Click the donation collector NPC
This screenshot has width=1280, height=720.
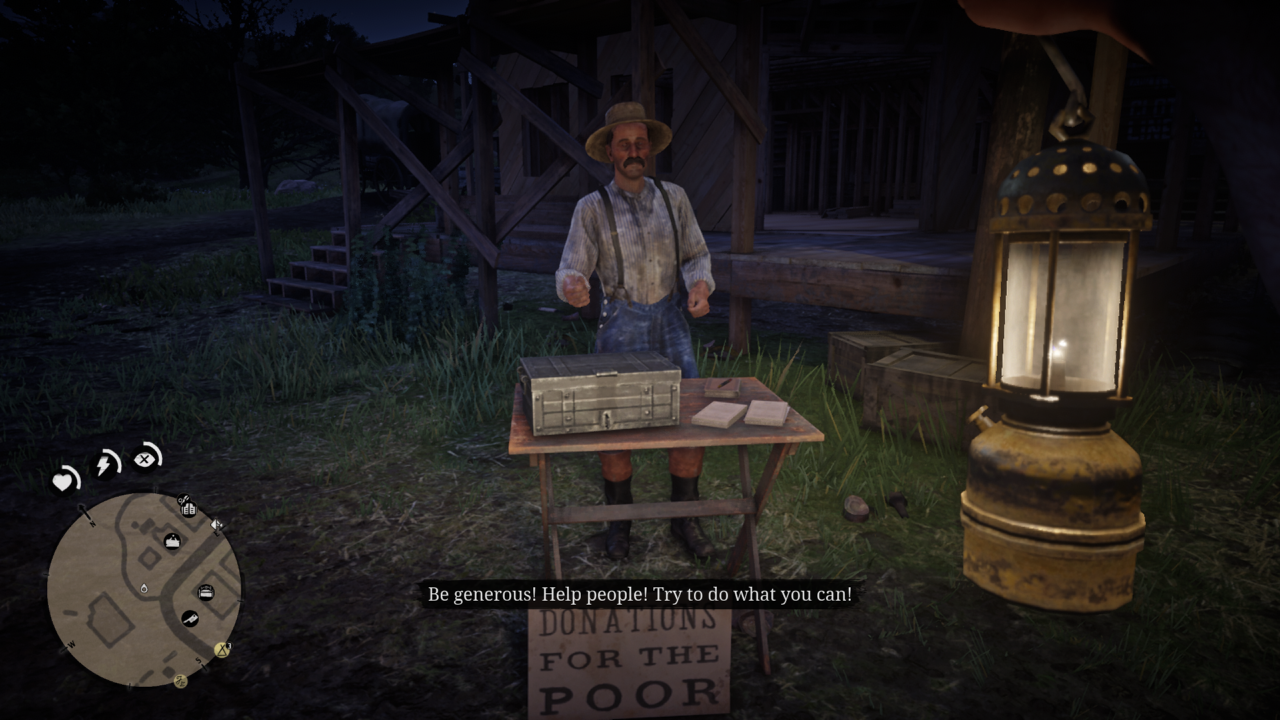click(x=630, y=230)
